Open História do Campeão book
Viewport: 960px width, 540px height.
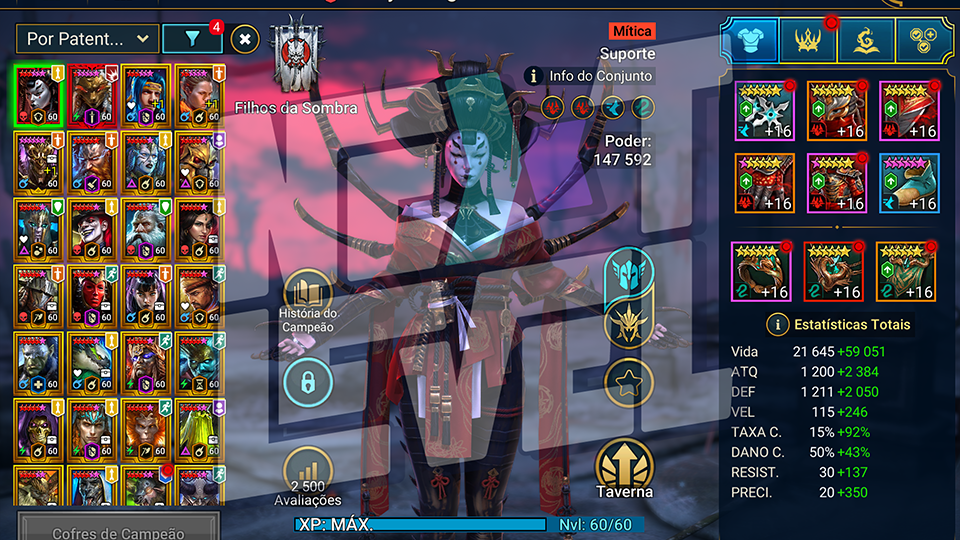[x=309, y=296]
